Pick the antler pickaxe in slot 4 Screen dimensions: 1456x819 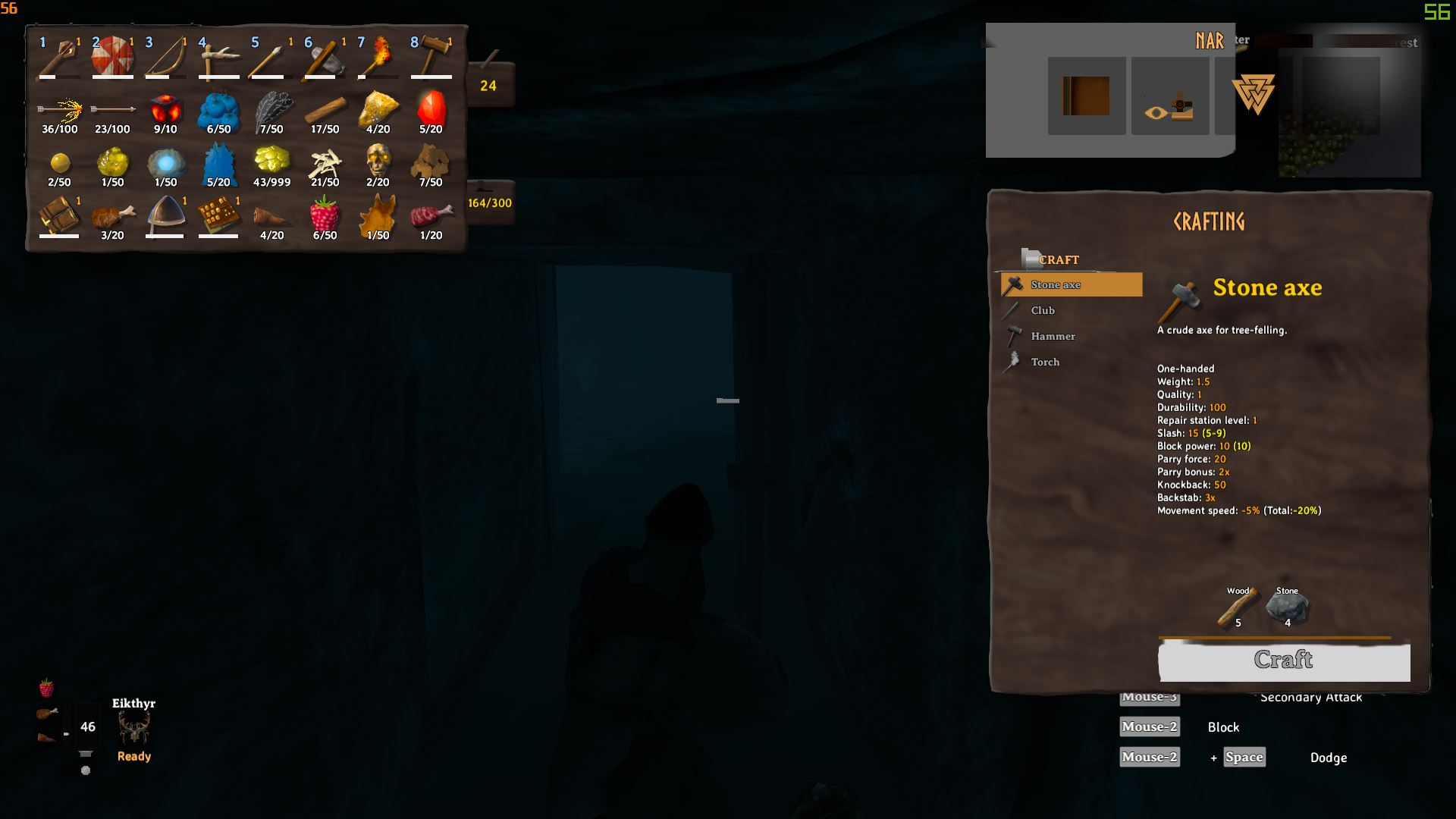(x=218, y=56)
